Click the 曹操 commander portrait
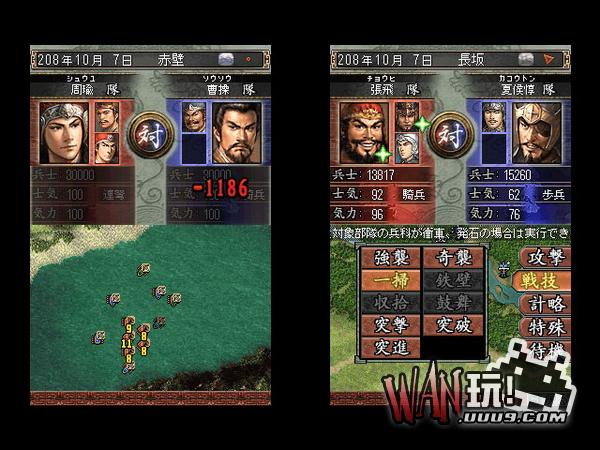 click(x=236, y=131)
